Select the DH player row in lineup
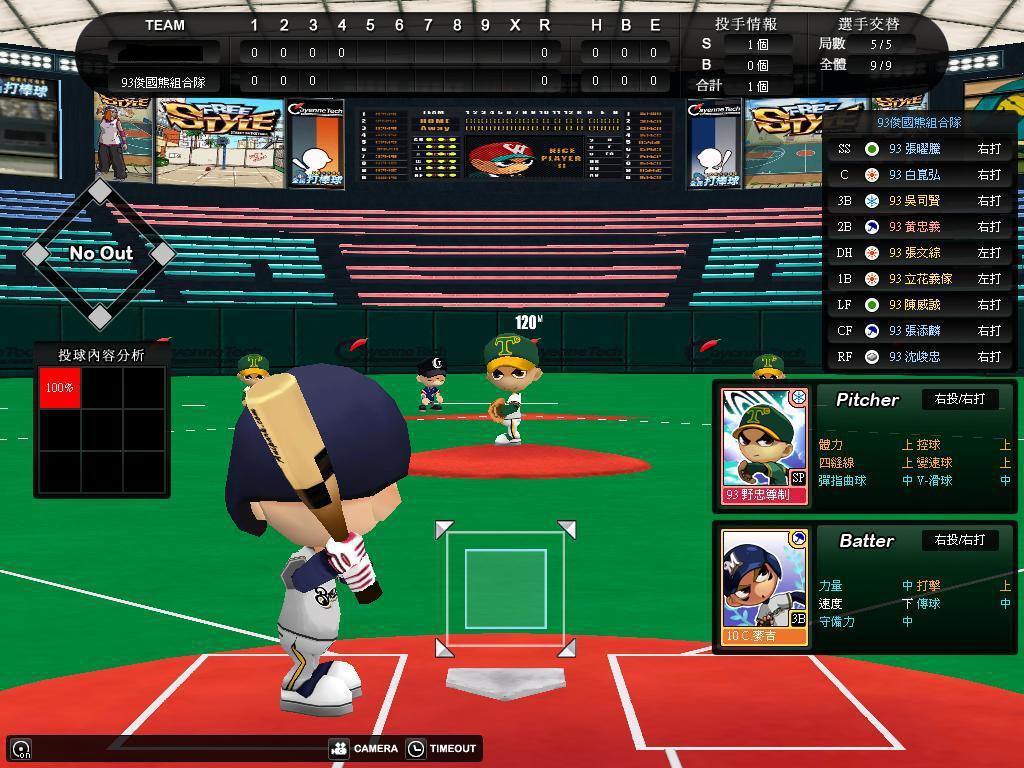Screen dimensions: 1024x768 coord(920,252)
